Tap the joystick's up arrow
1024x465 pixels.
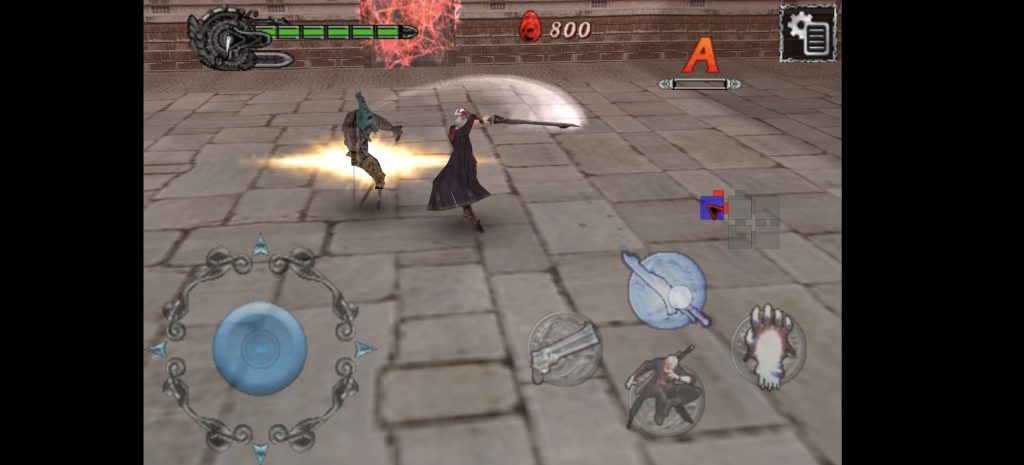pyautogui.click(x=260, y=244)
